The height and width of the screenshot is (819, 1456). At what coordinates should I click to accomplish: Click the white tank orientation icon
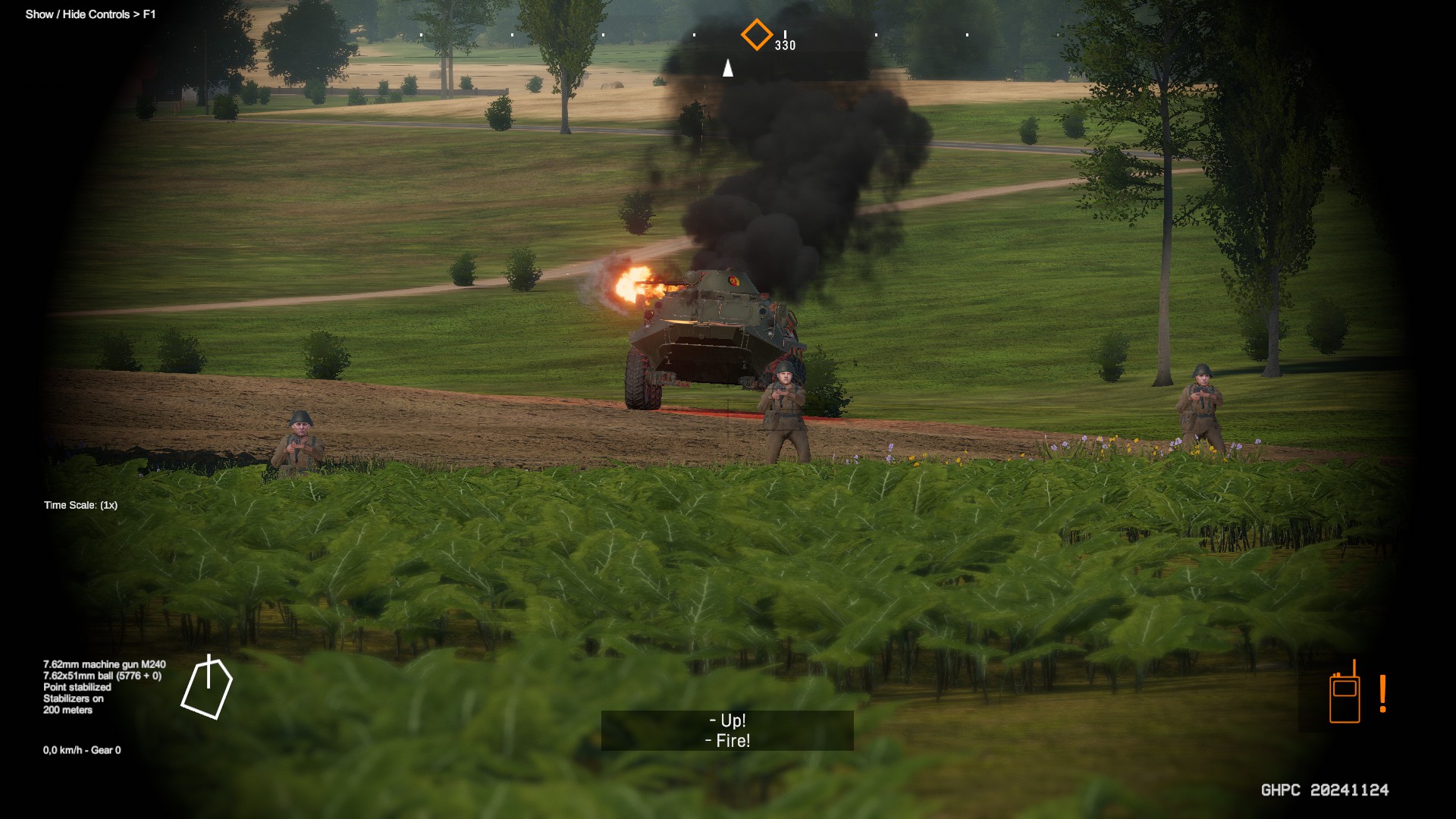point(207,687)
